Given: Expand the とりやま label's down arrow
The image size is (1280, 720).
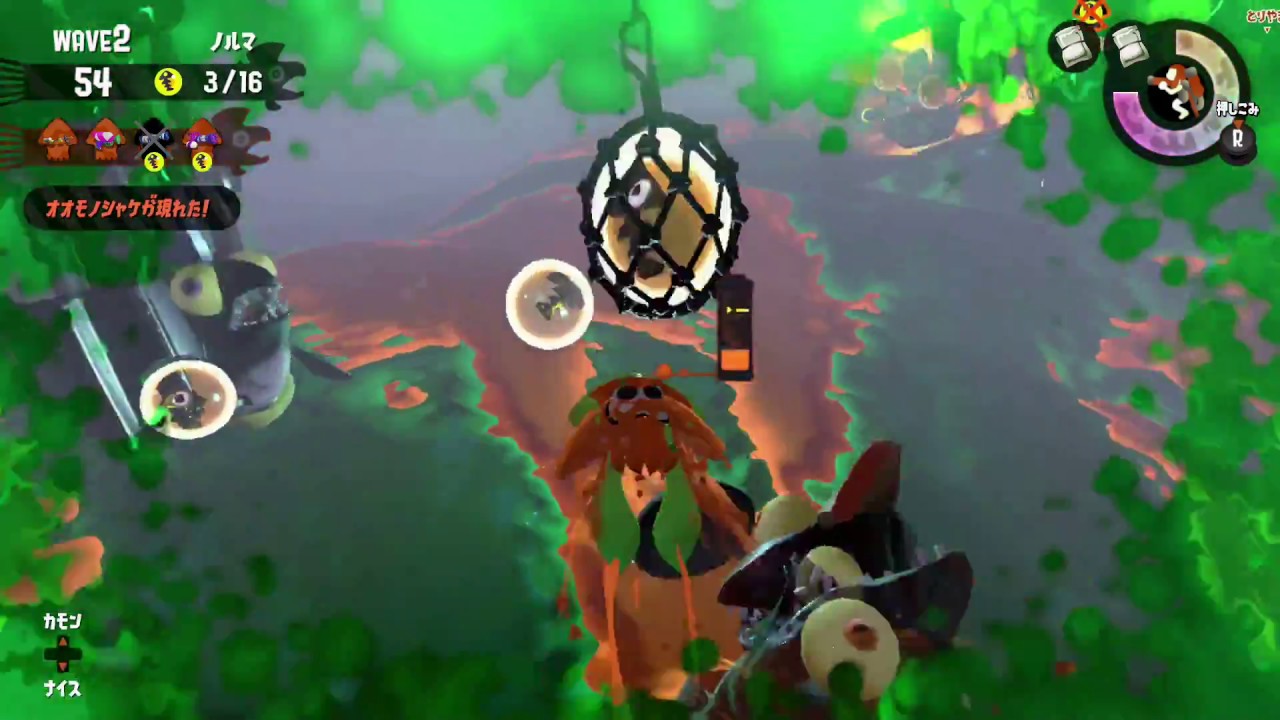Looking at the screenshot, I should point(1268,28).
